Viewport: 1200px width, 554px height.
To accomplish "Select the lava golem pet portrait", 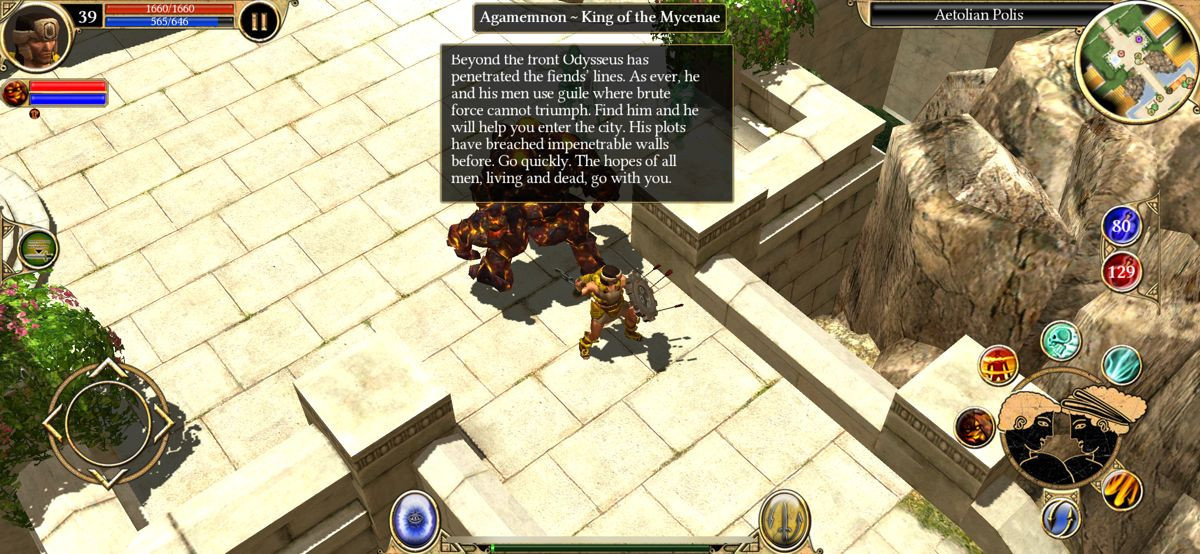I will (15, 94).
